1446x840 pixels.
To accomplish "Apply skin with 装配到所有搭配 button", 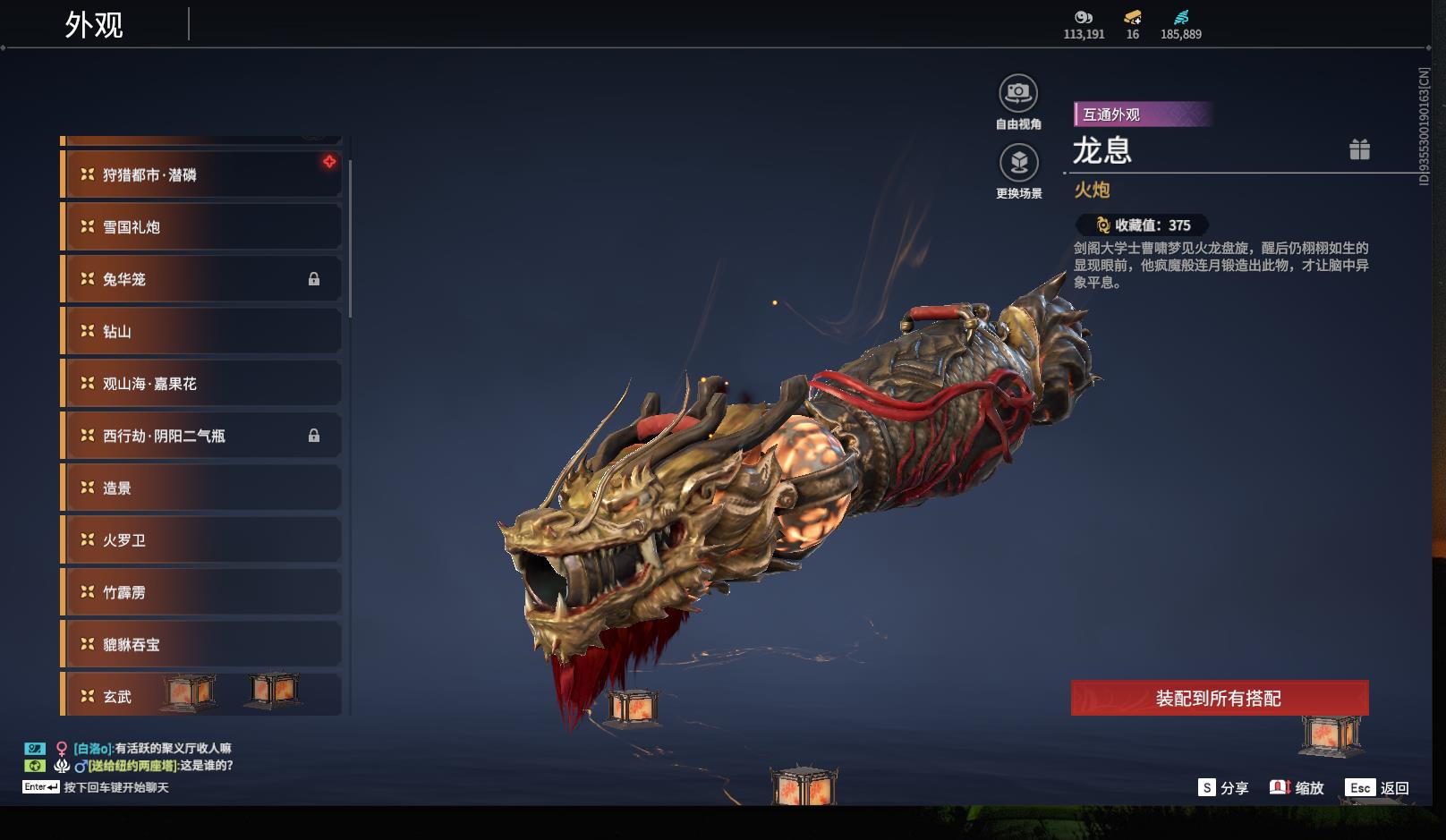I will [1219, 698].
